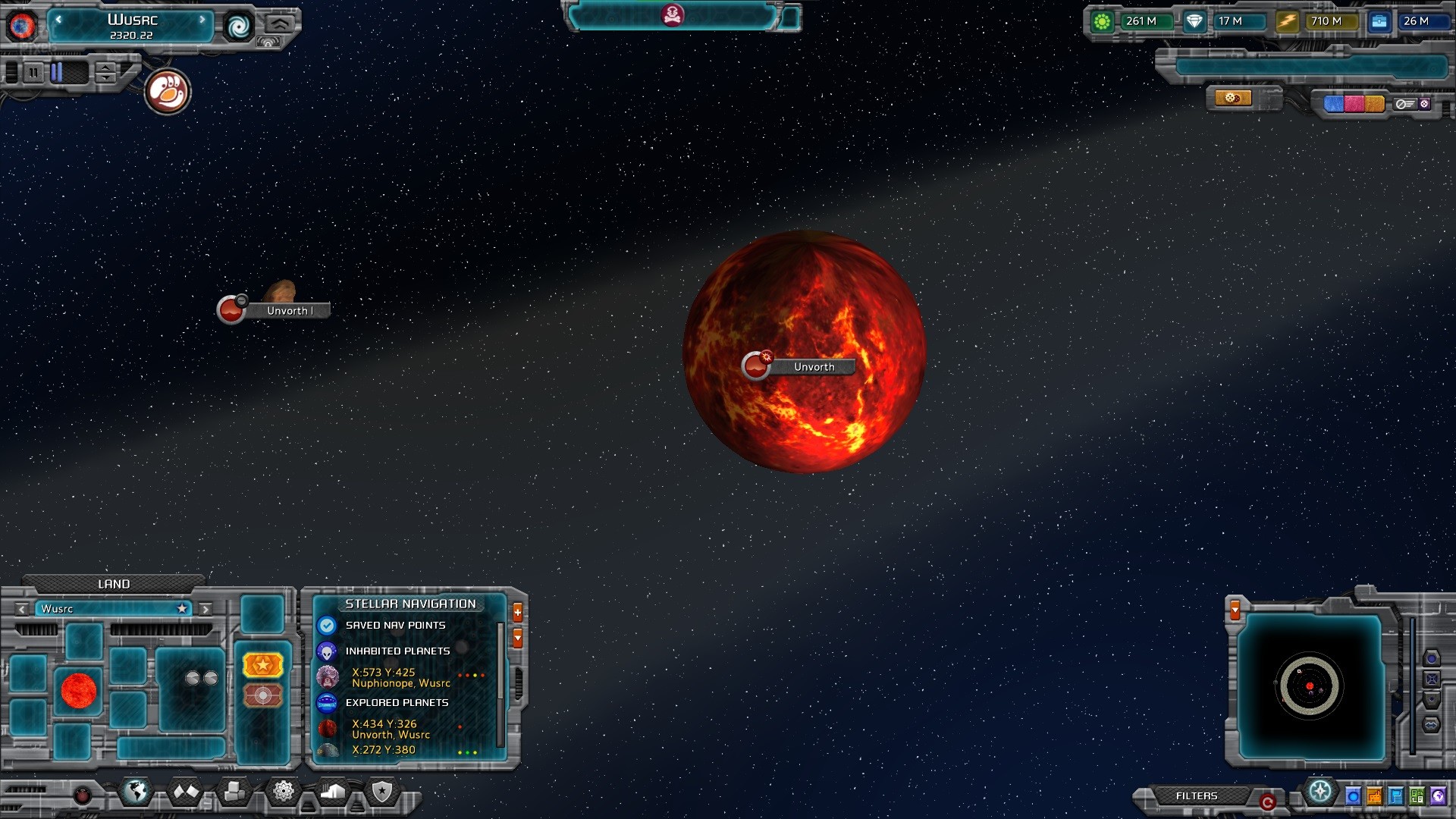Click the orange star badge button
Viewport: 1456px width, 819px height.
pyautogui.click(x=262, y=665)
